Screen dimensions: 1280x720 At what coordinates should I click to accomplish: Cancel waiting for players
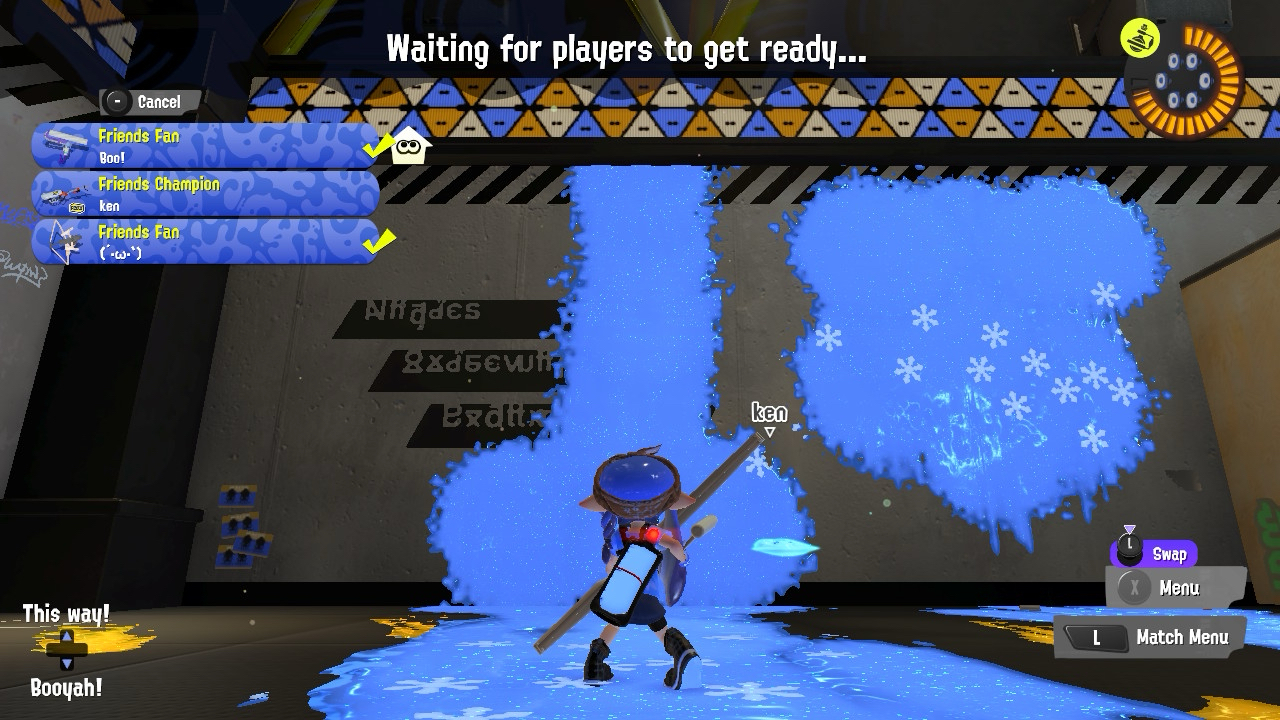tap(150, 102)
